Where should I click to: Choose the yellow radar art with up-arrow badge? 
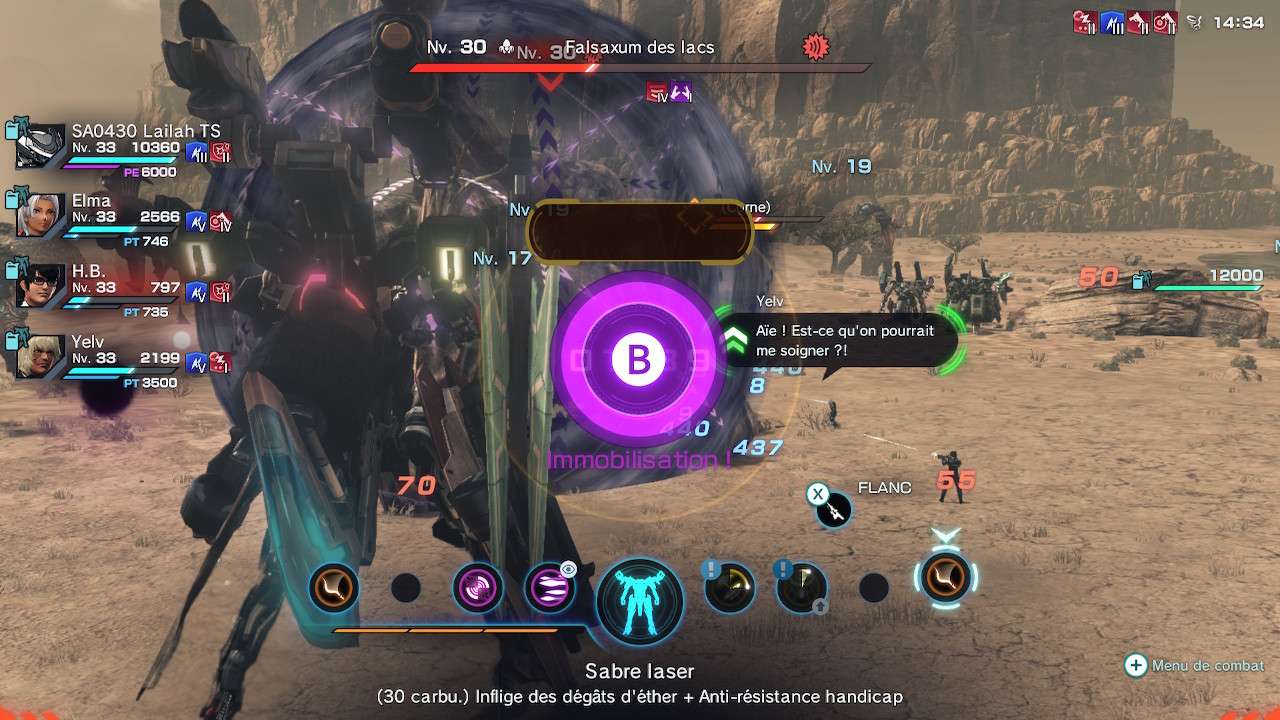pos(801,588)
